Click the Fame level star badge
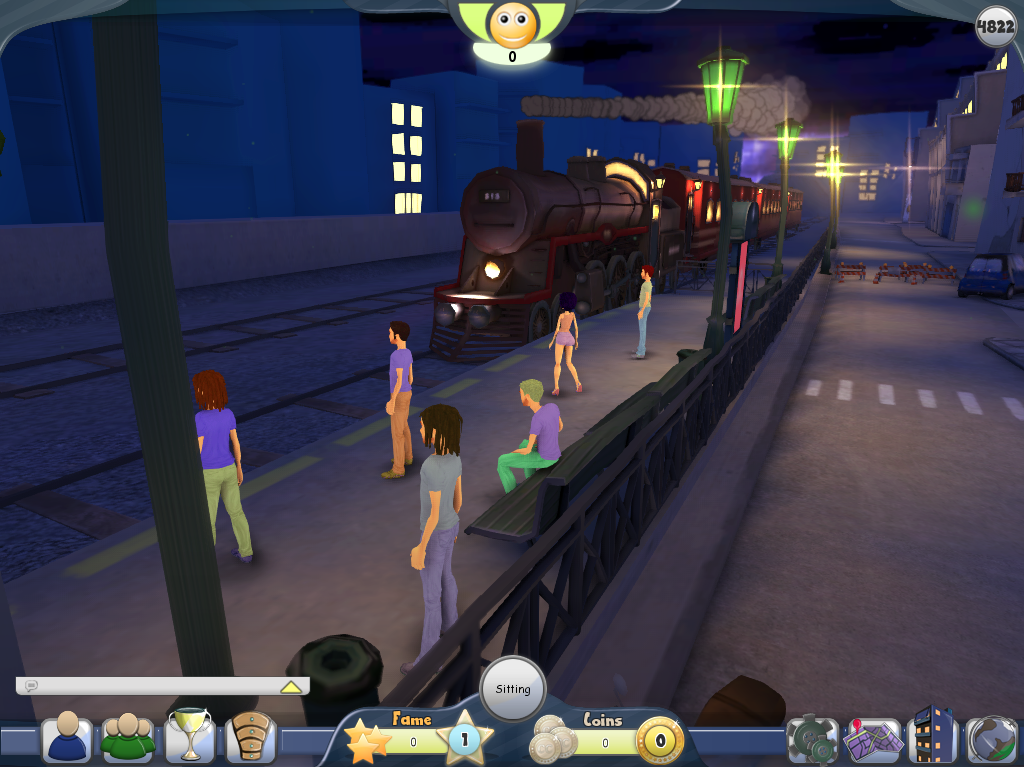 coord(463,741)
